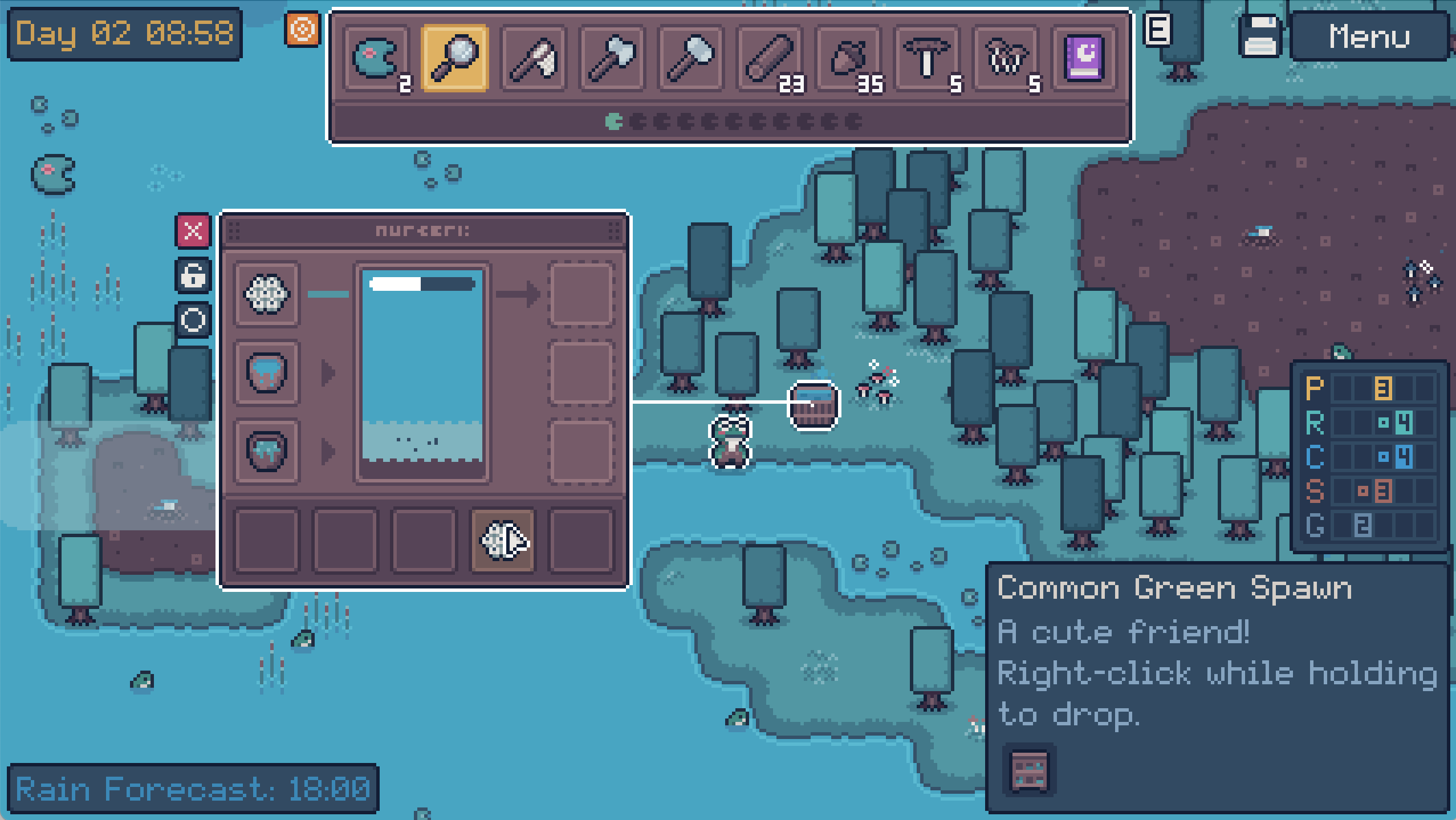Equip the bug net from the hotbar
The height and width of the screenshot is (820, 1456).
(533, 58)
